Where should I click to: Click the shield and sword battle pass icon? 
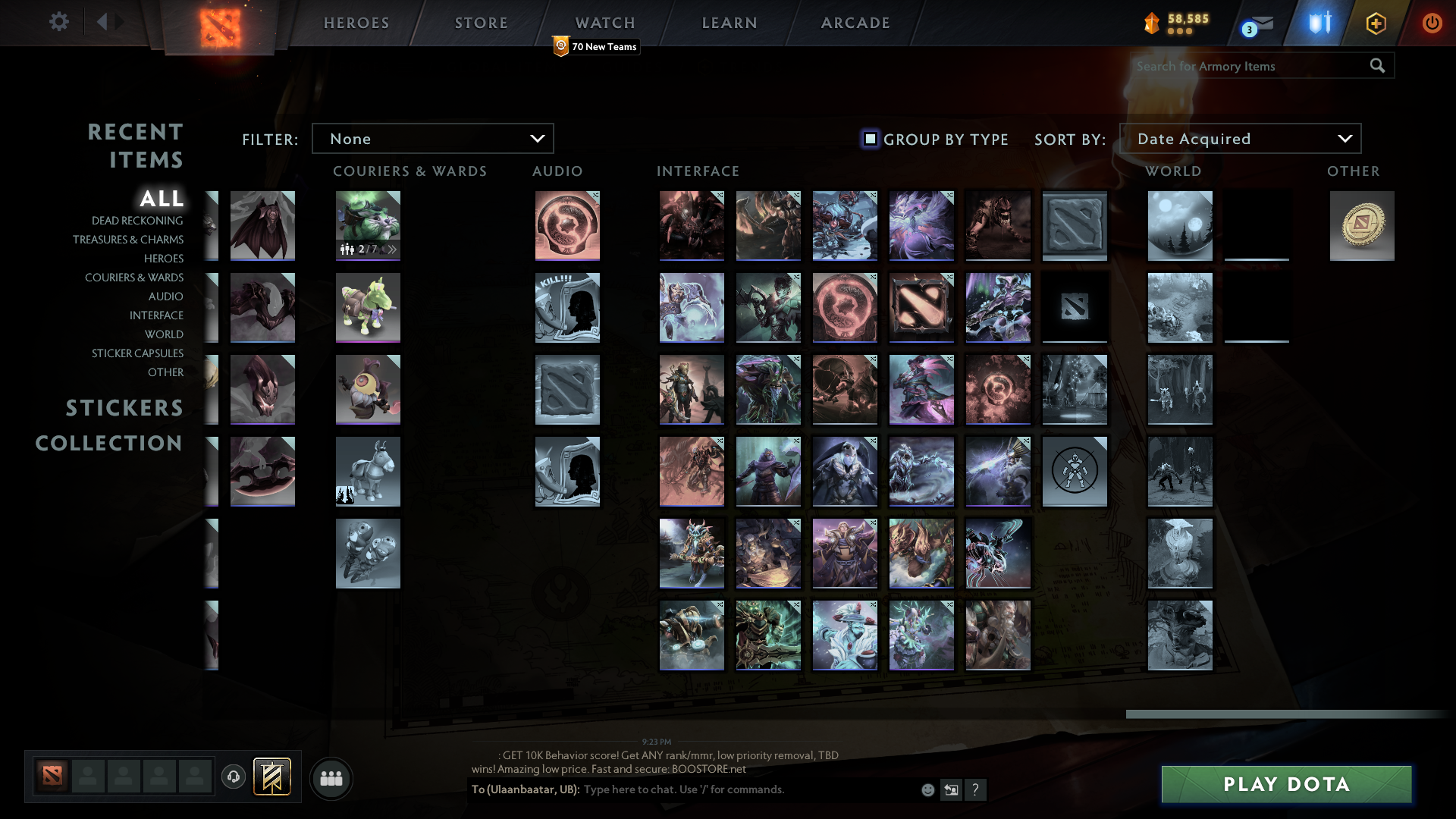click(x=1318, y=23)
